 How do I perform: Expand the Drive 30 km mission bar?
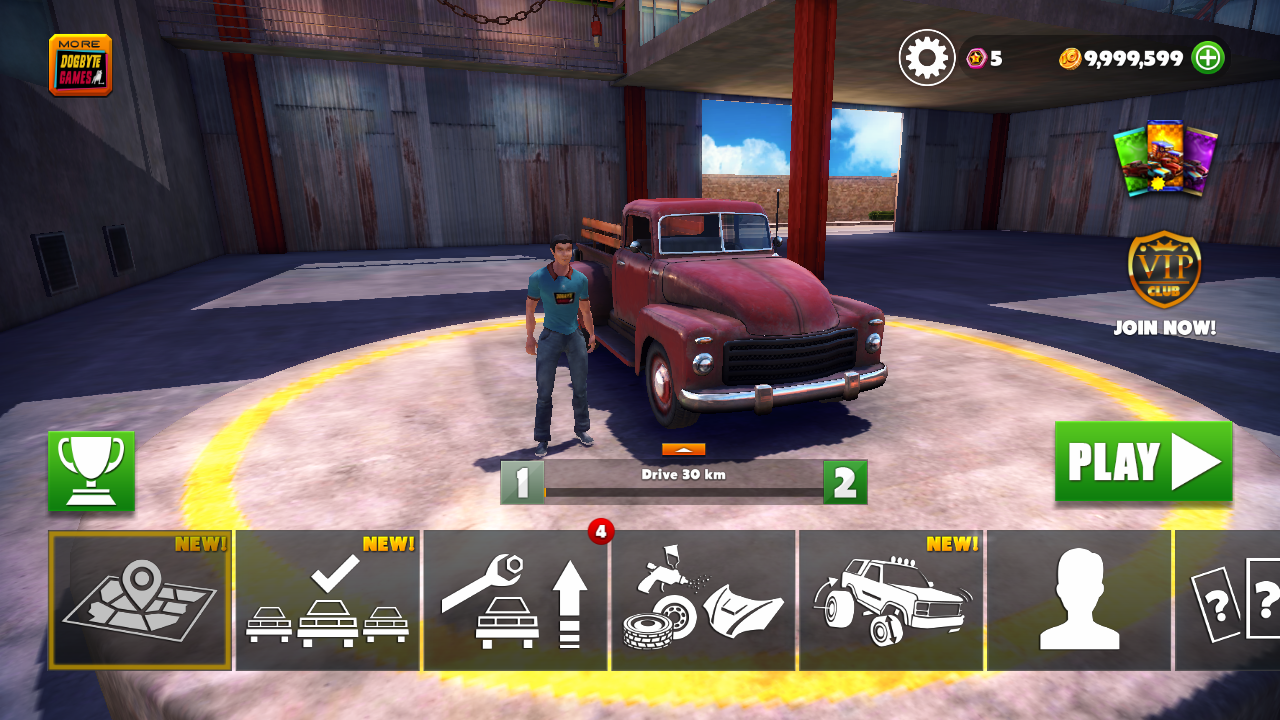click(x=684, y=450)
